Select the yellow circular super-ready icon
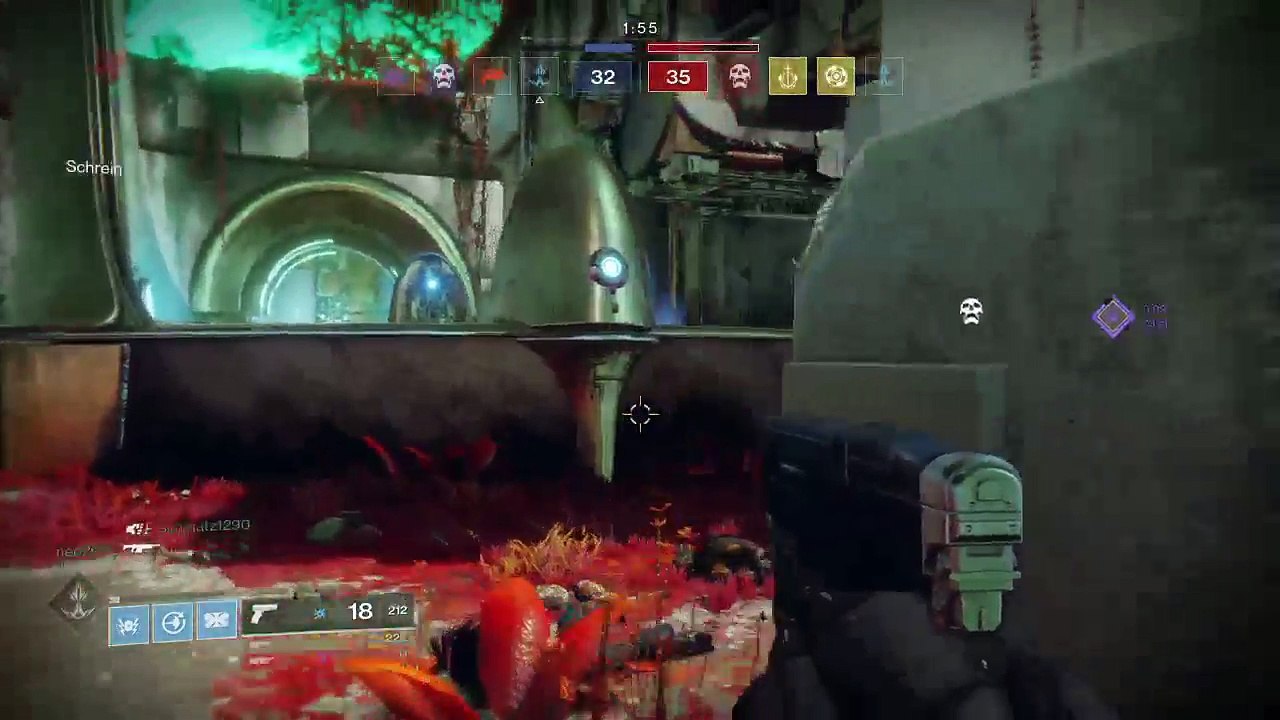The height and width of the screenshot is (720, 1280). (835, 76)
